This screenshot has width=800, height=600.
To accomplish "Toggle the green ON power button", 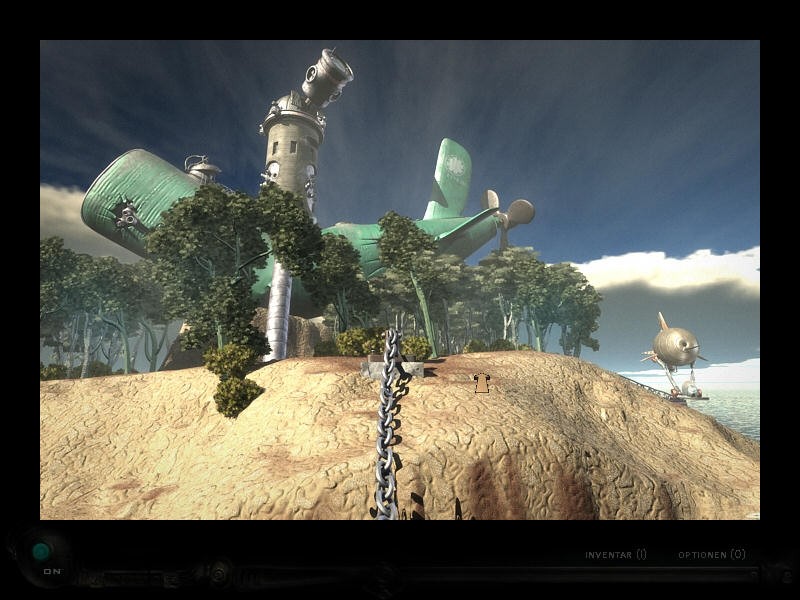I will click(x=41, y=551).
